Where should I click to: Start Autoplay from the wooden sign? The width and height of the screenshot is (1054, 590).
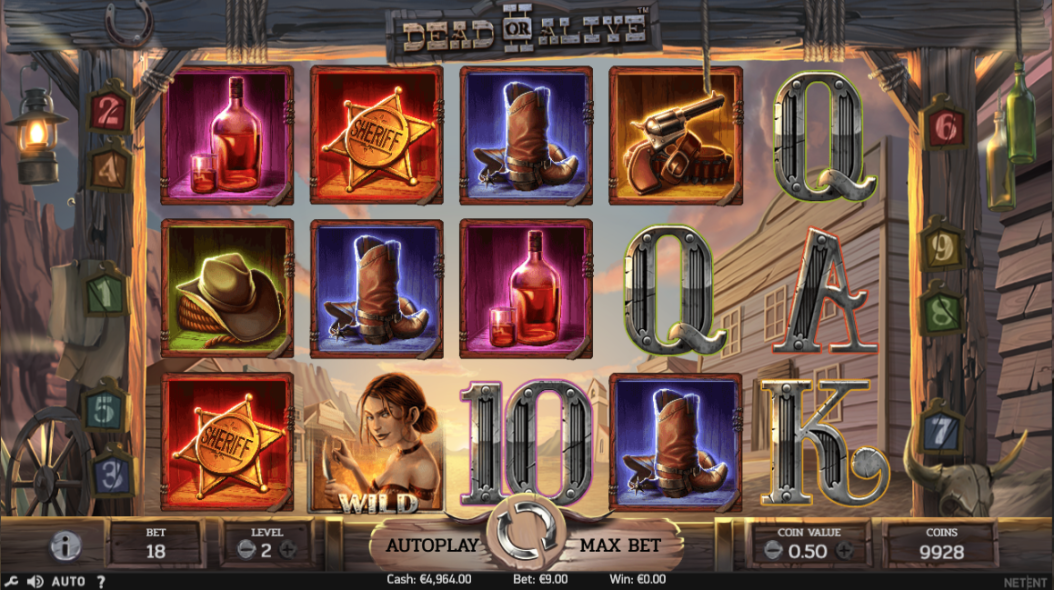[429, 546]
